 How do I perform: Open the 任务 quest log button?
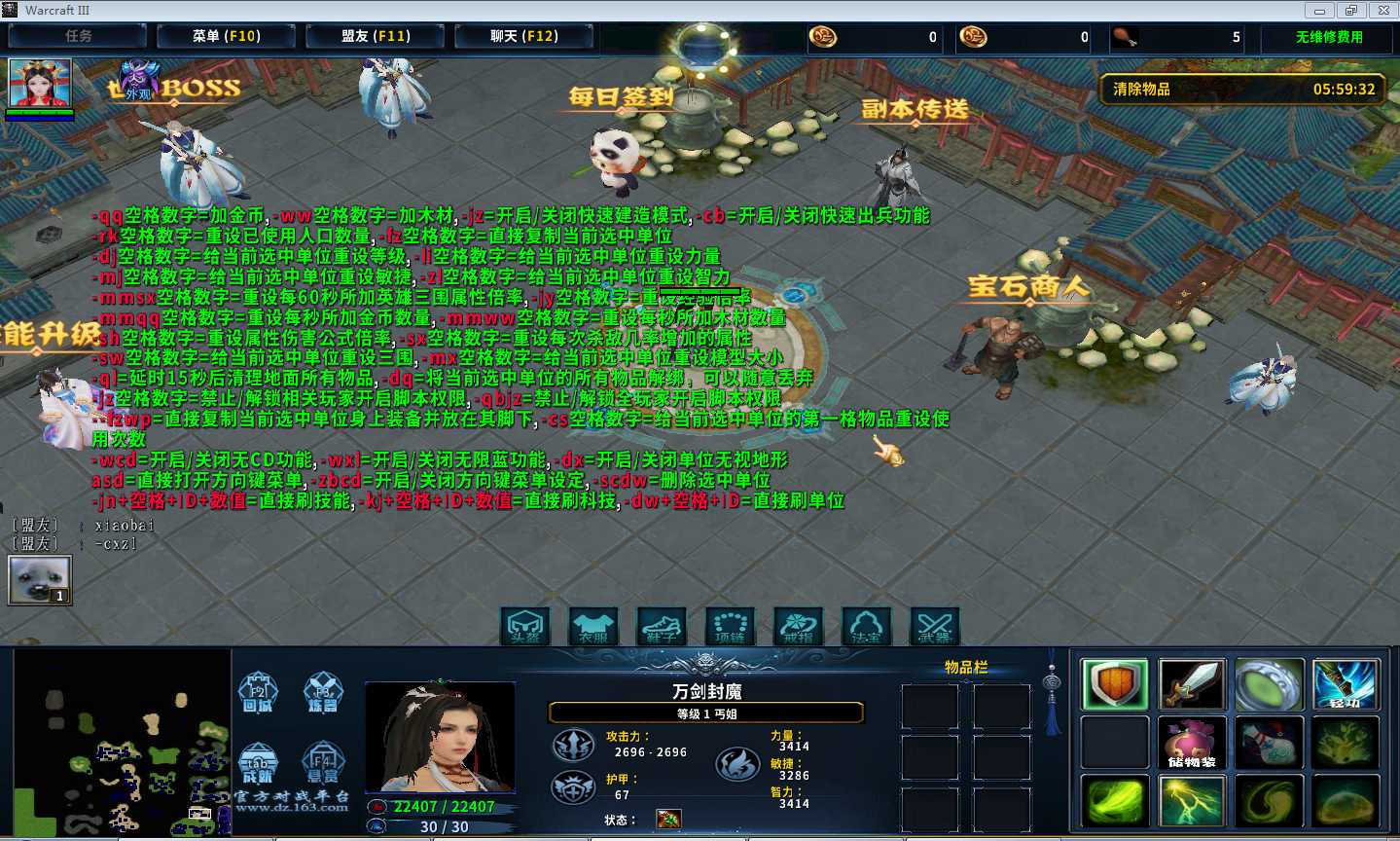(x=78, y=37)
